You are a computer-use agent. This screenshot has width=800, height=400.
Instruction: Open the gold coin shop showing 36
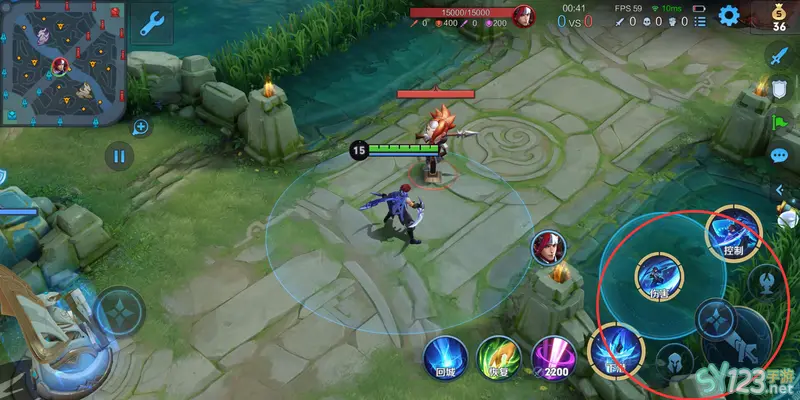point(779,17)
